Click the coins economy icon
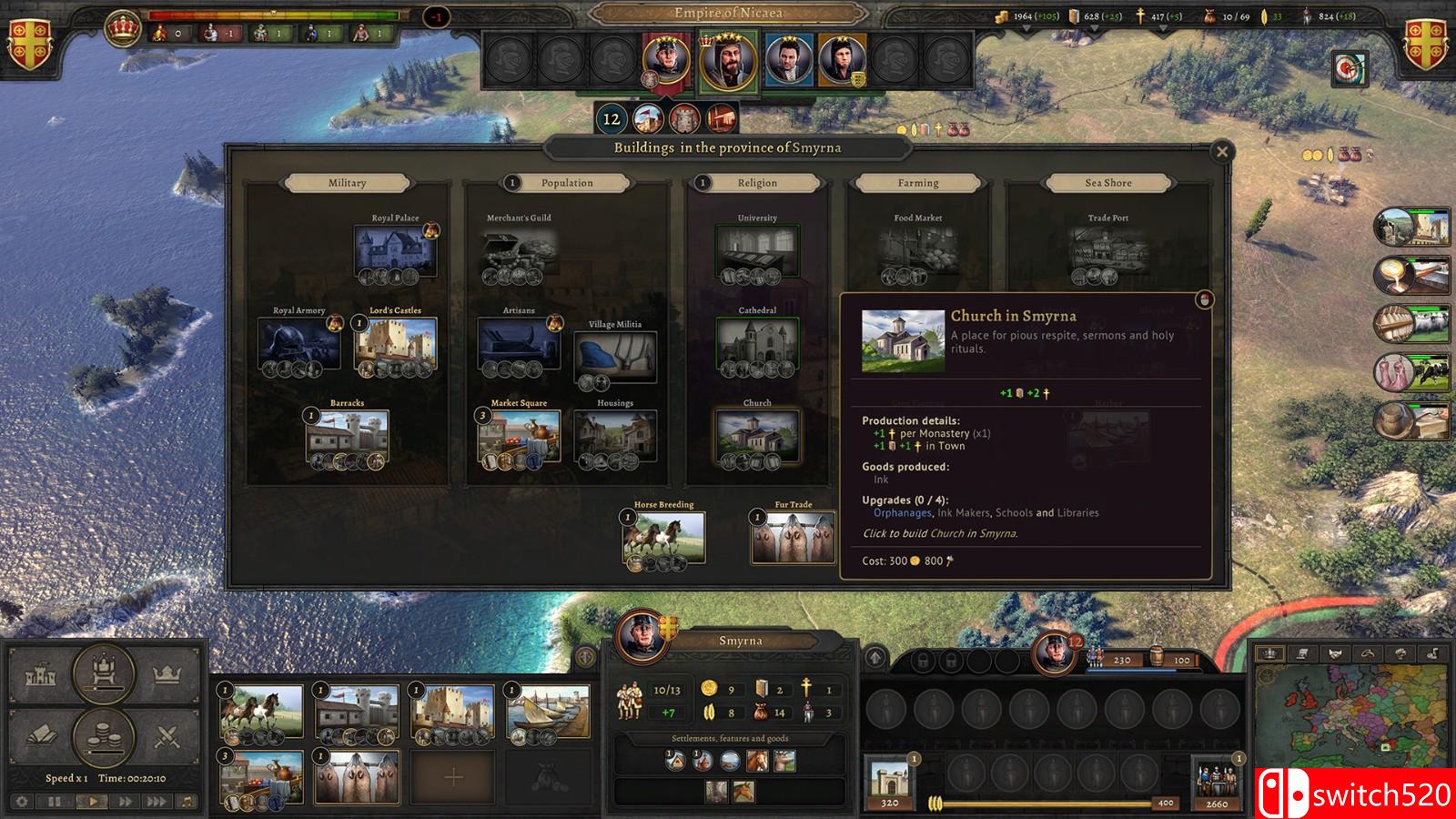Image resolution: width=1456 pixels, height=819 pixels. [103, 735]
